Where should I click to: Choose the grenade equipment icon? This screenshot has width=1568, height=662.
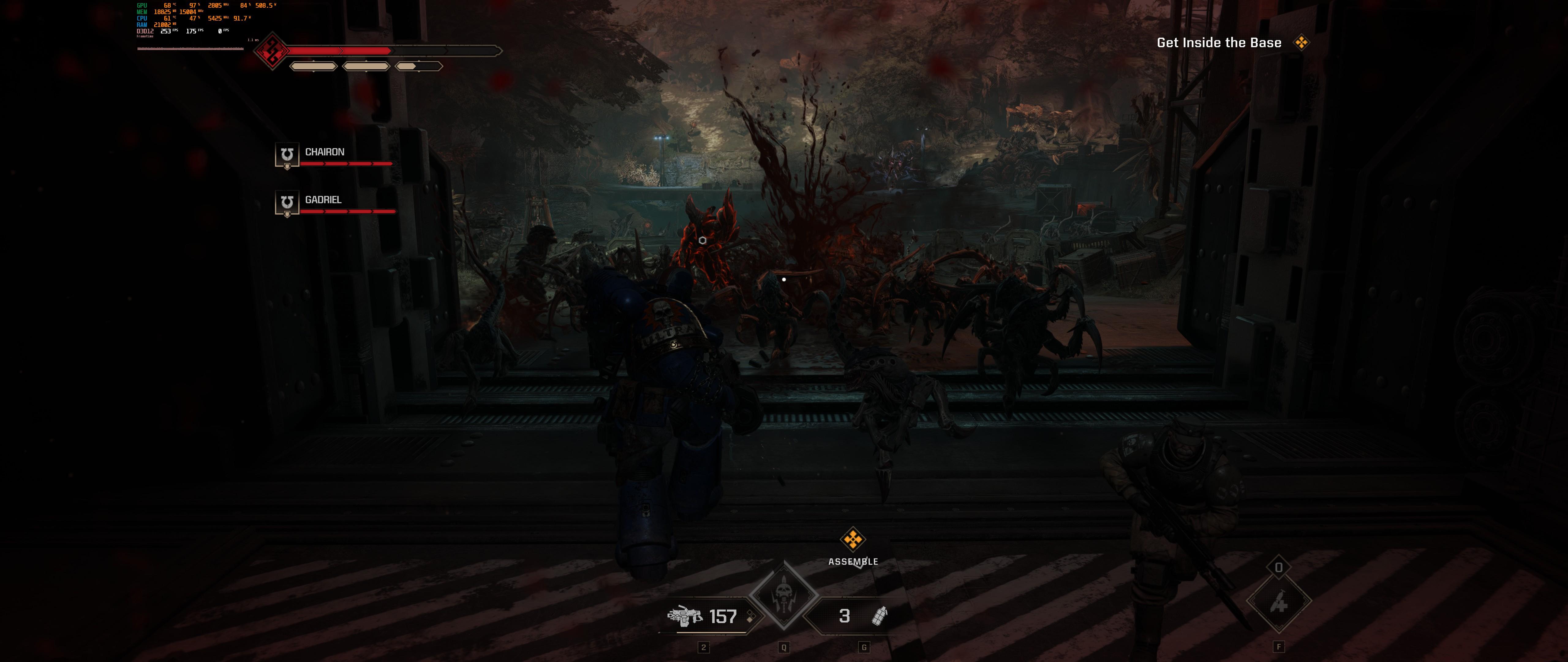tap(880, 616)
